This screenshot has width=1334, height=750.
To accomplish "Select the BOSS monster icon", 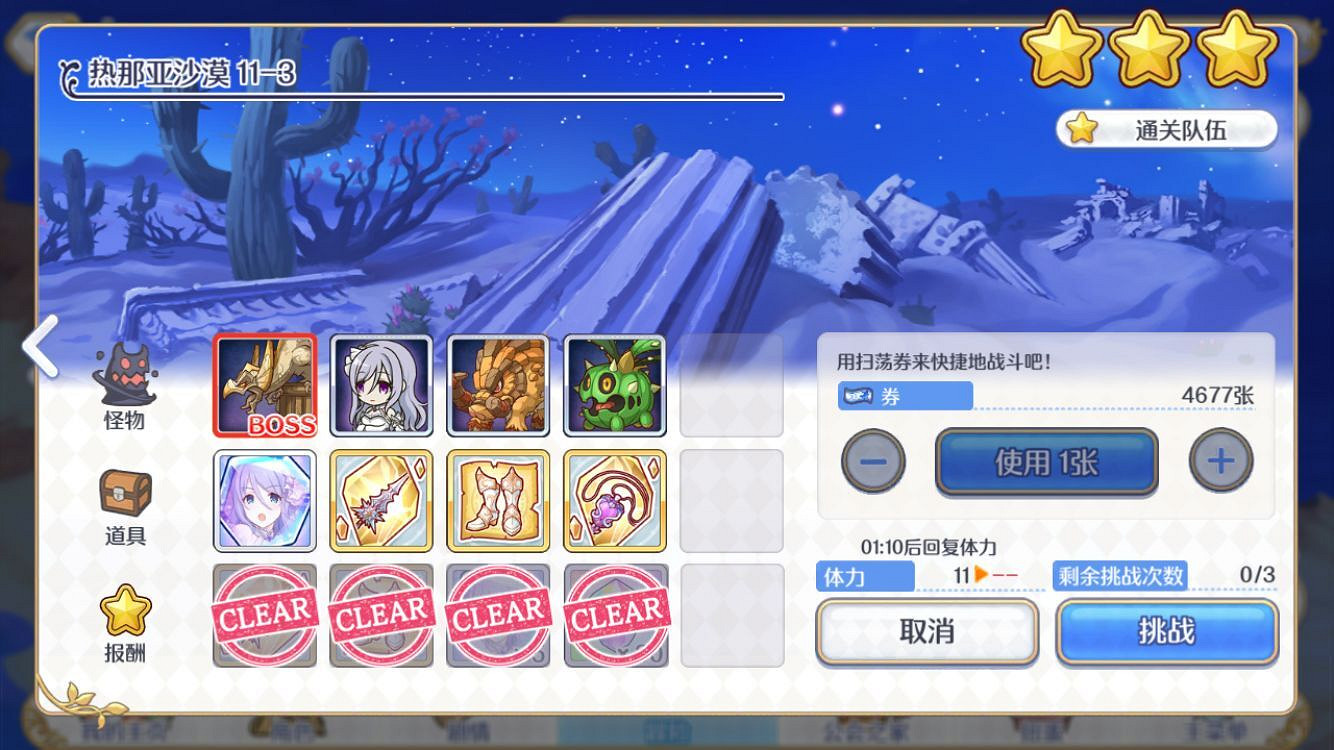I will [x=264, y=383].
